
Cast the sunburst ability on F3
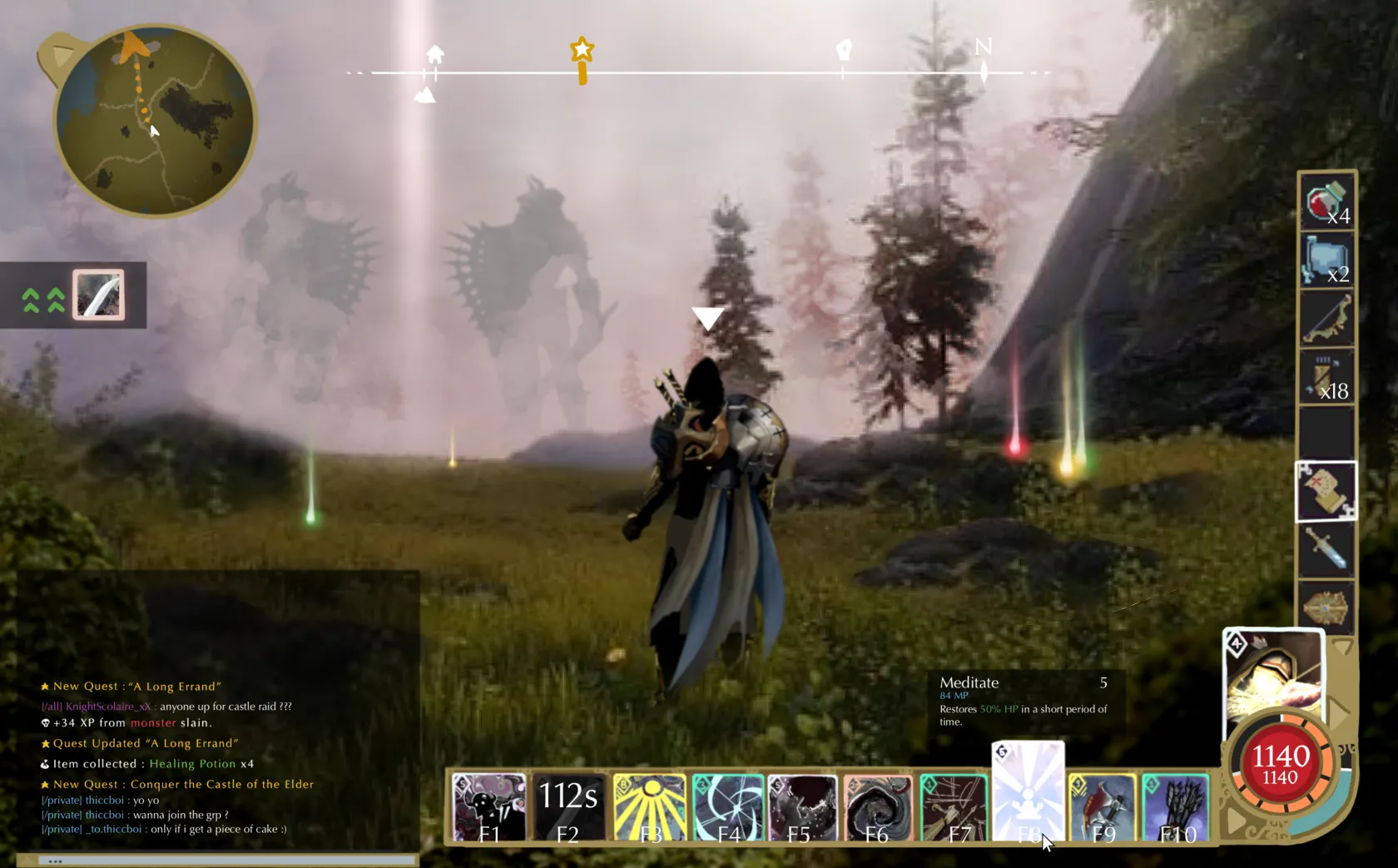coord(650,805)
